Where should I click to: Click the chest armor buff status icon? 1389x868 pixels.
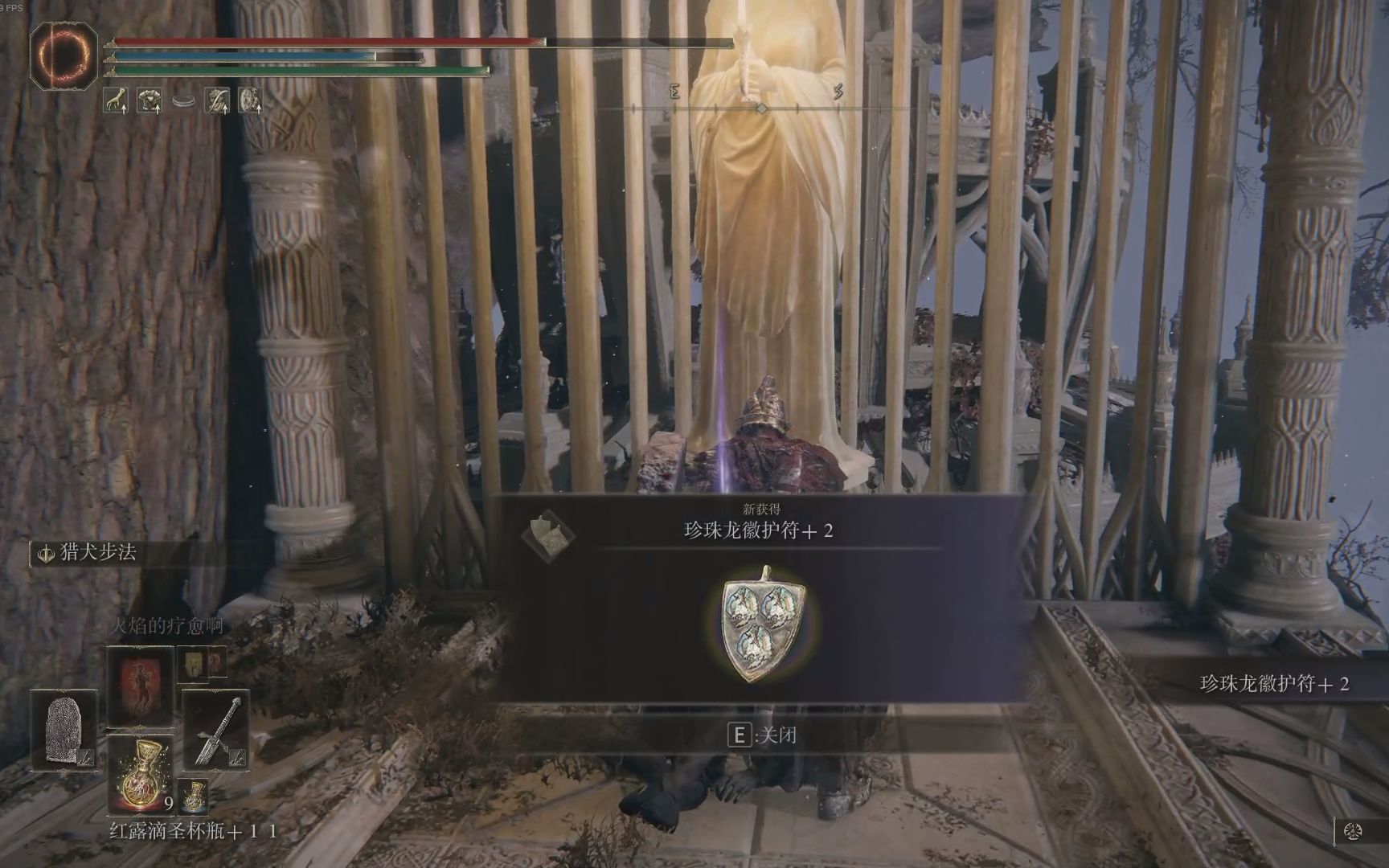150,100
